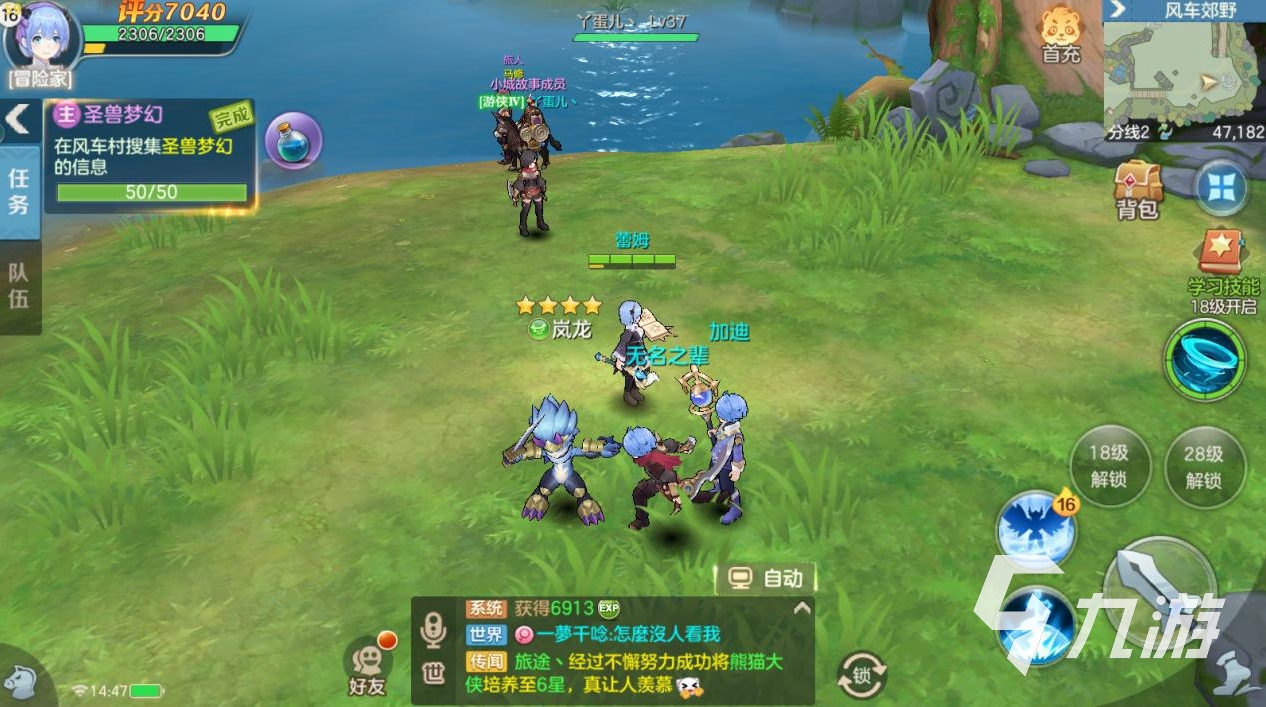Toggle the 锁 target lock button
The height and width of the screenshot is (707, 1266).
point(861,675)
